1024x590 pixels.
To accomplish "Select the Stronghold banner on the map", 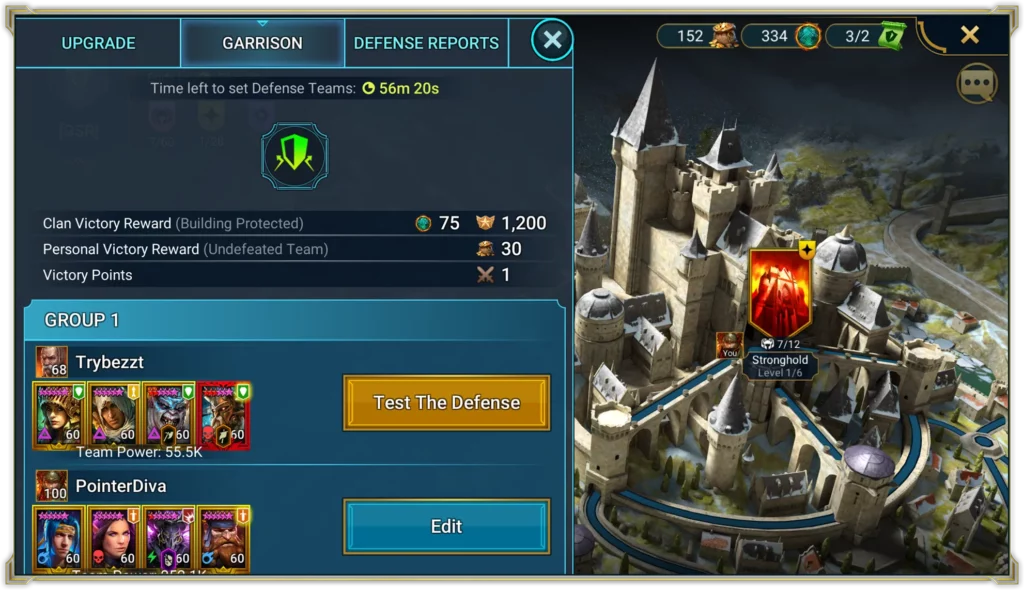I will pos(780,294).
